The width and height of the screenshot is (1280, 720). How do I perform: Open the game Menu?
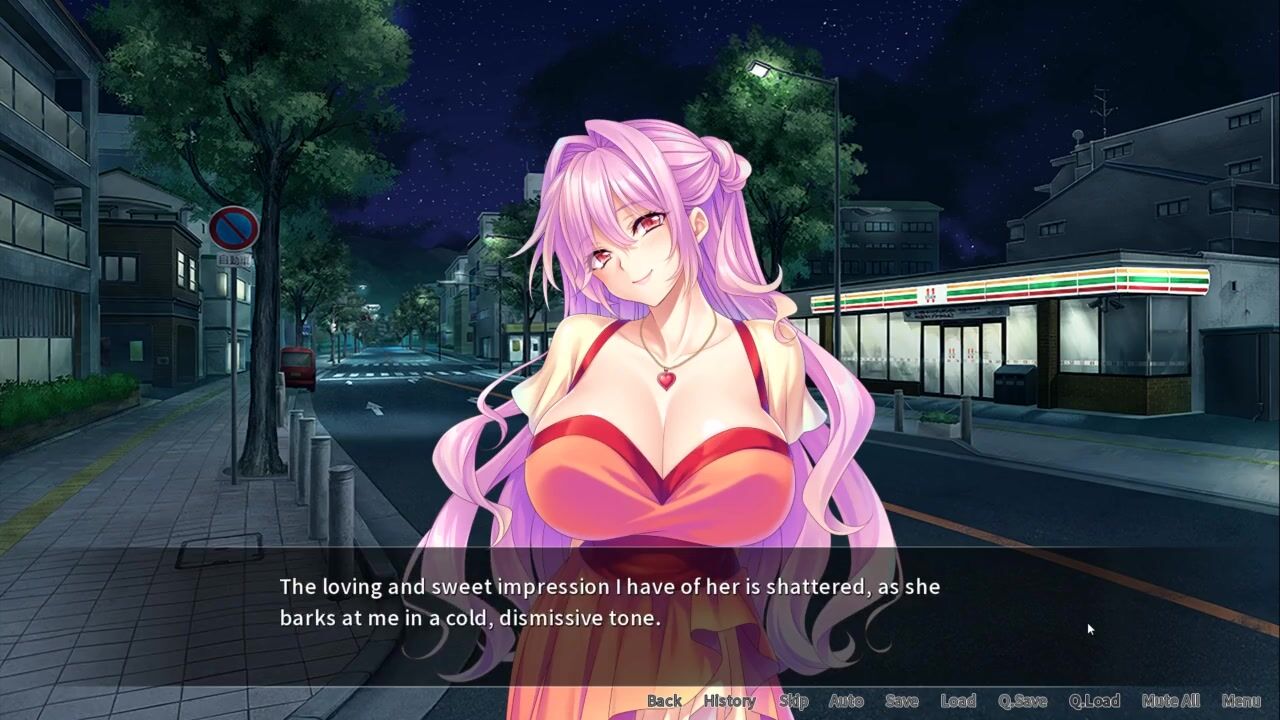pyautogui.click(x=1241, y=701)
